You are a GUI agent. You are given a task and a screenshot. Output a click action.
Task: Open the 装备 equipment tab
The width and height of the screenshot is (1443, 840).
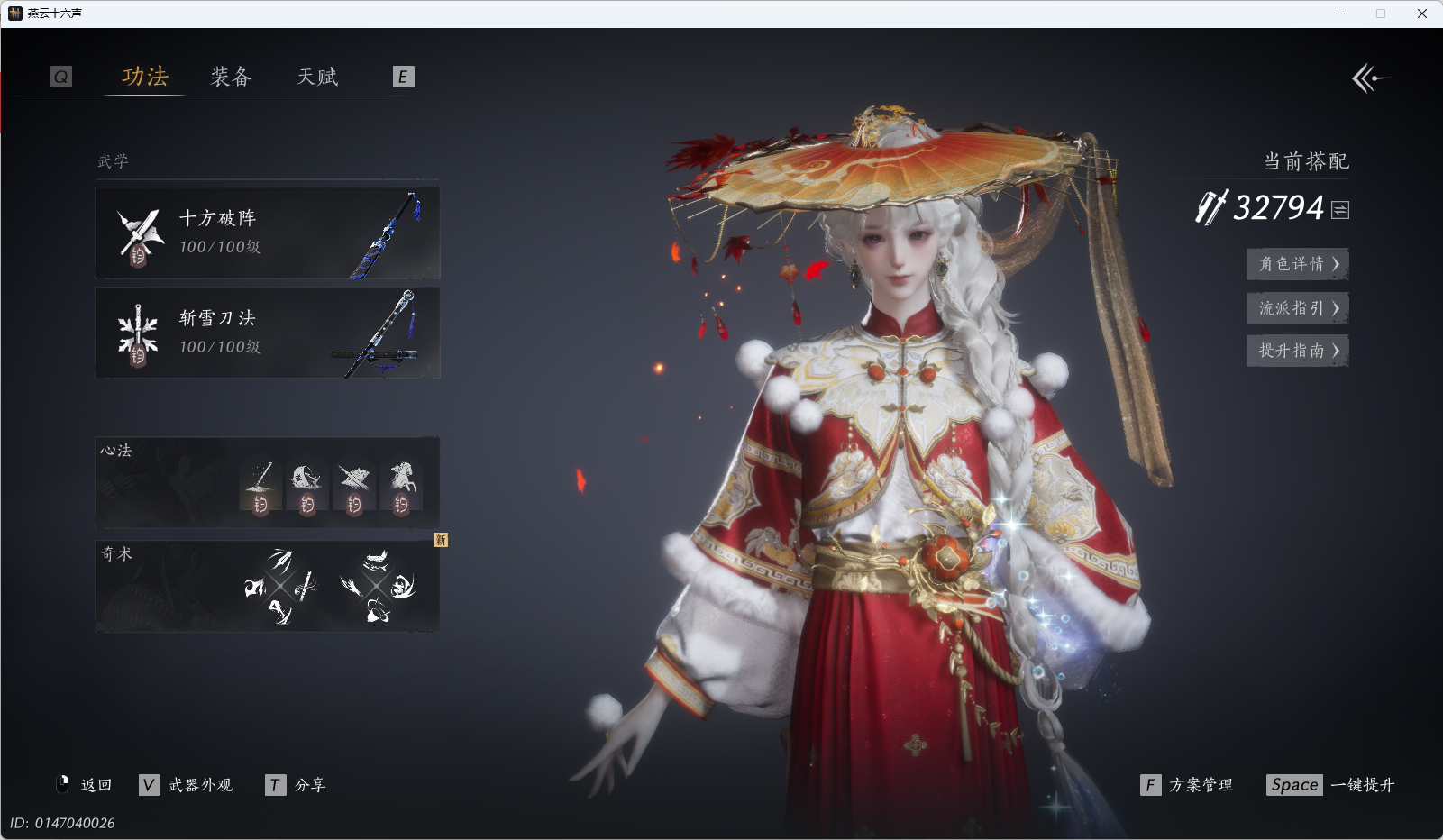click(231, 77)
